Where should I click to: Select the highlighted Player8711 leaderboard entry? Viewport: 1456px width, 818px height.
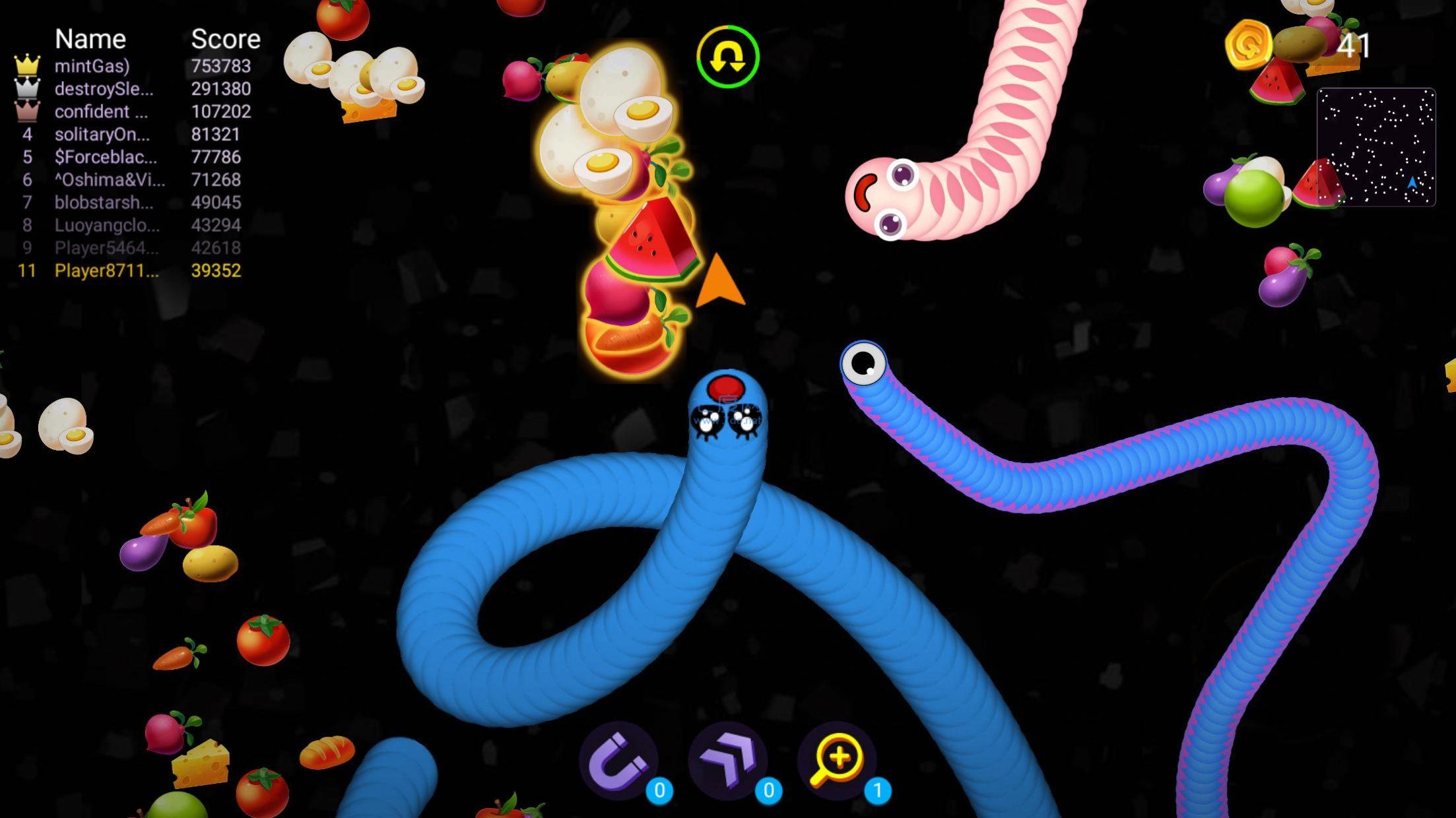(x=106, y=270)
